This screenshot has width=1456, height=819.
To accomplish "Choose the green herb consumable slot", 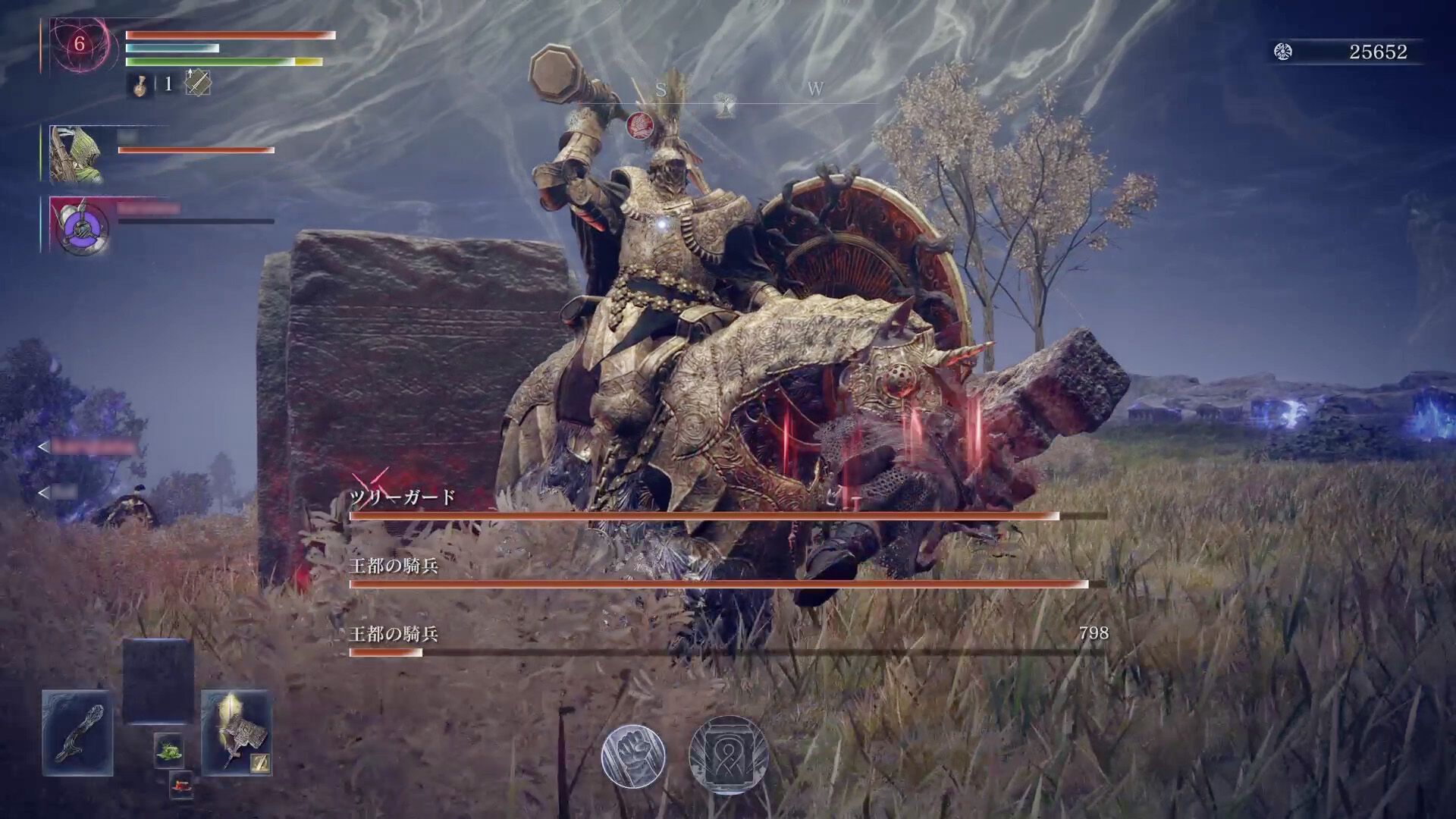I will [168, 751].
